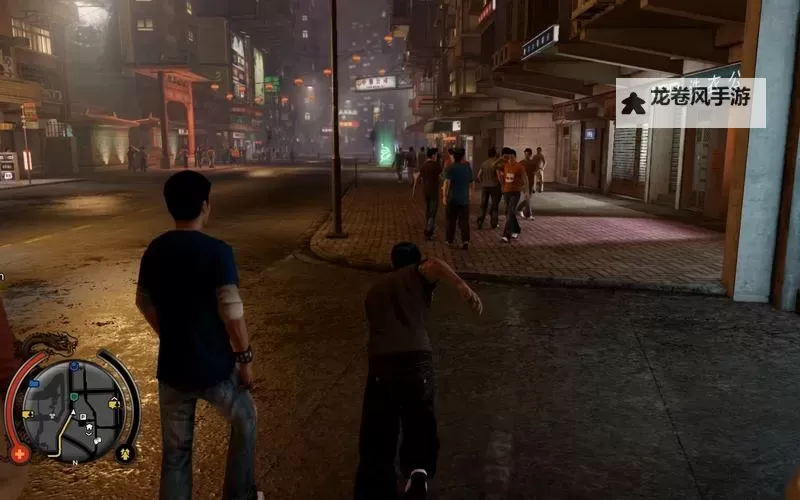Viewport: 800px width, 500px height.
Task: Click the yellow face meter icon
Action: [x=124, y=453]
